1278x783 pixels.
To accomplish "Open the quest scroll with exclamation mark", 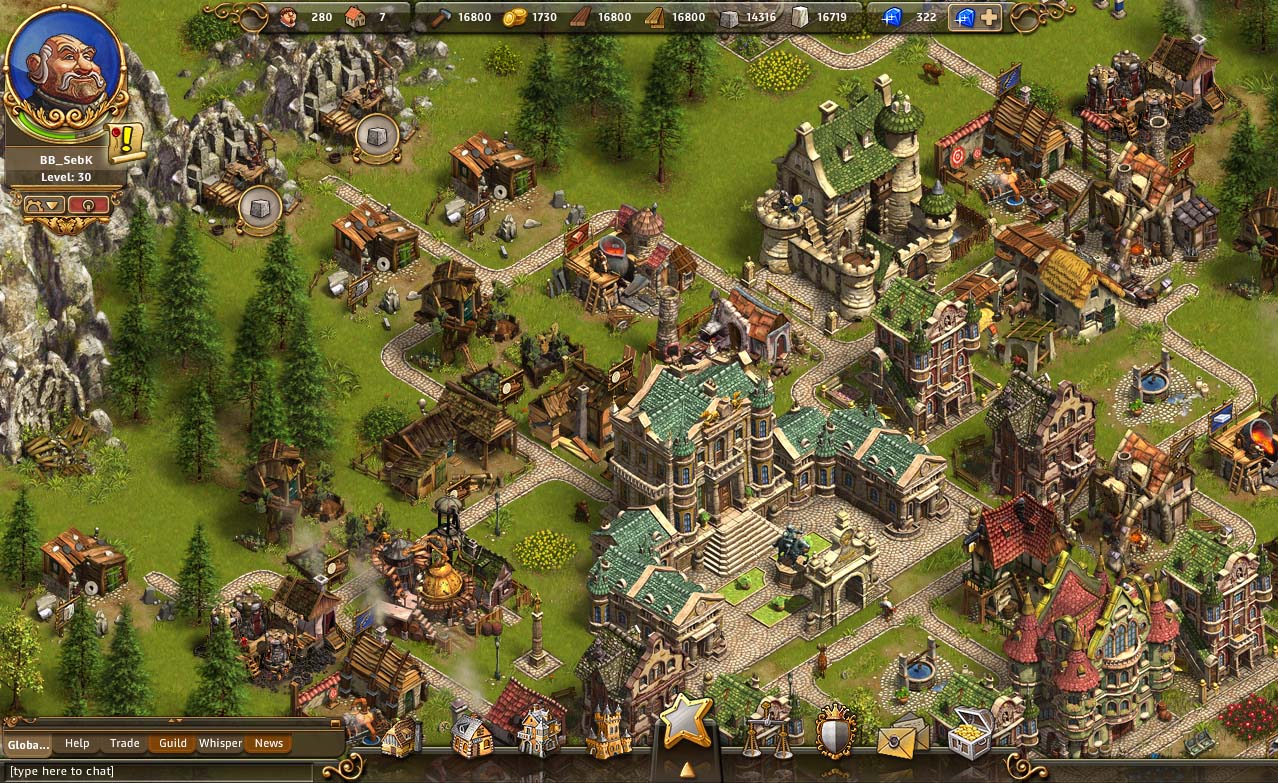I will point(127,143).
